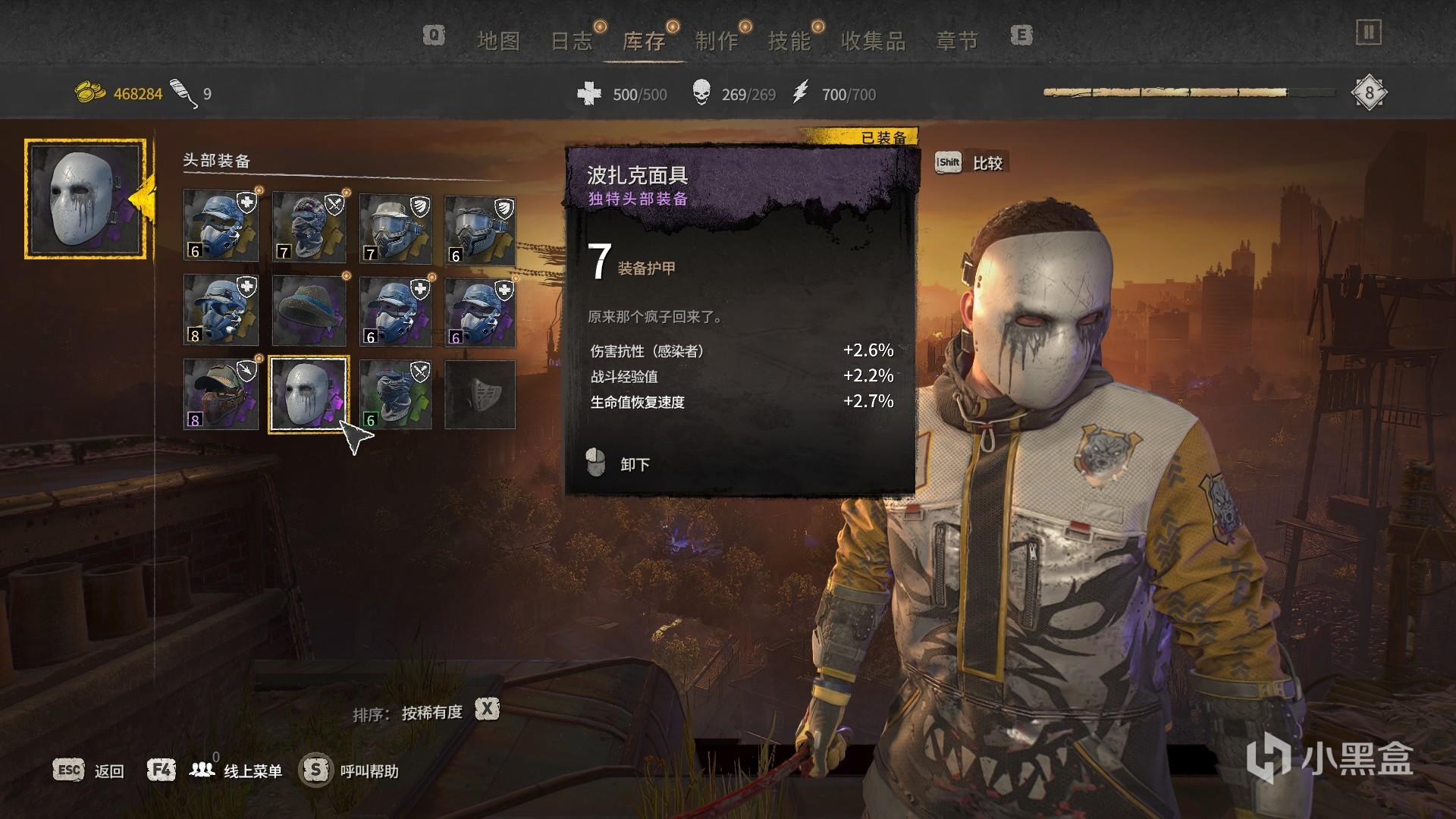Click 返回 to go back
Image resolution: width=1456 pixels, height=819 pixels.
(x=108, y=771)
